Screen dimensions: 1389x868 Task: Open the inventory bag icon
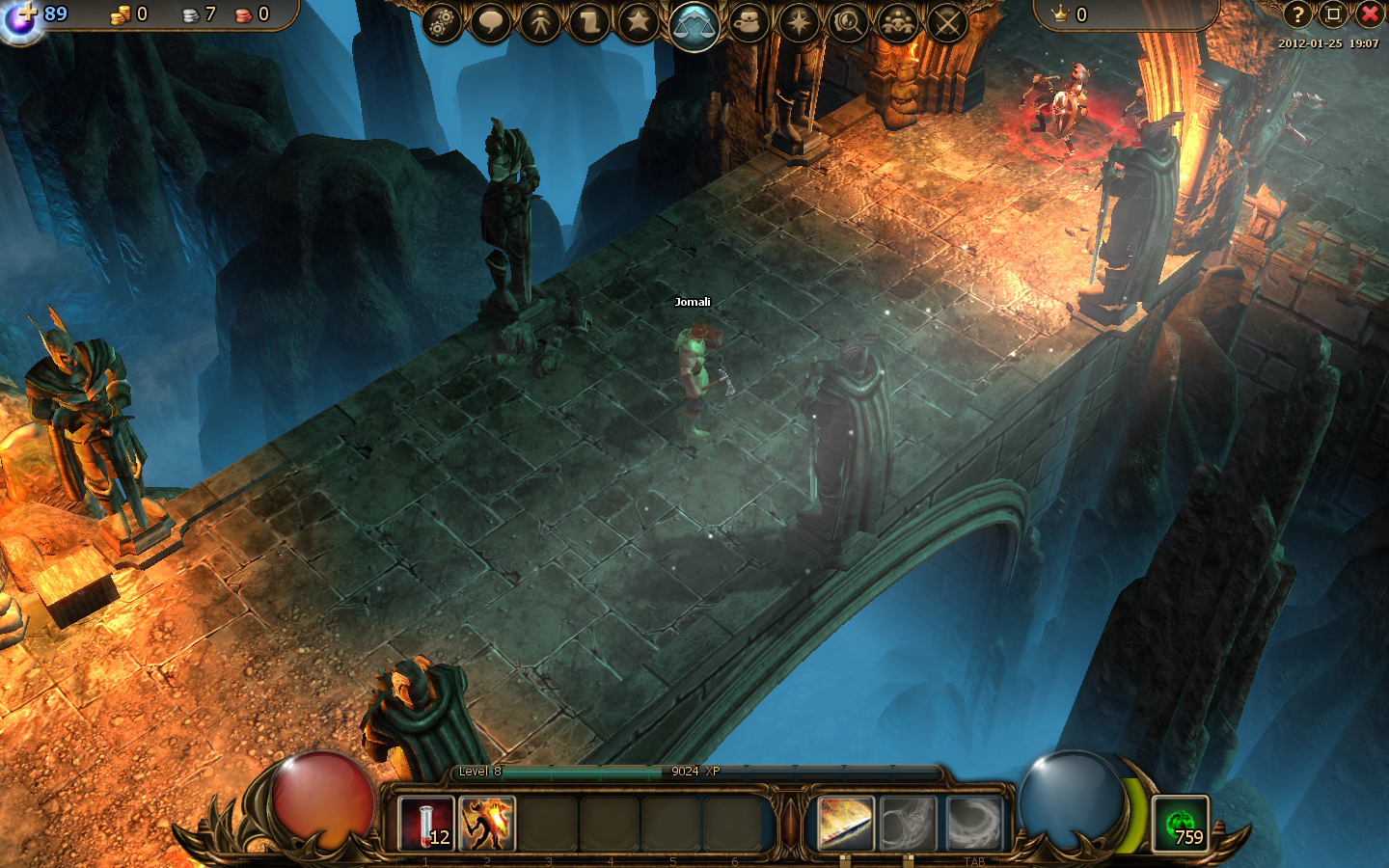coord(749,22)
